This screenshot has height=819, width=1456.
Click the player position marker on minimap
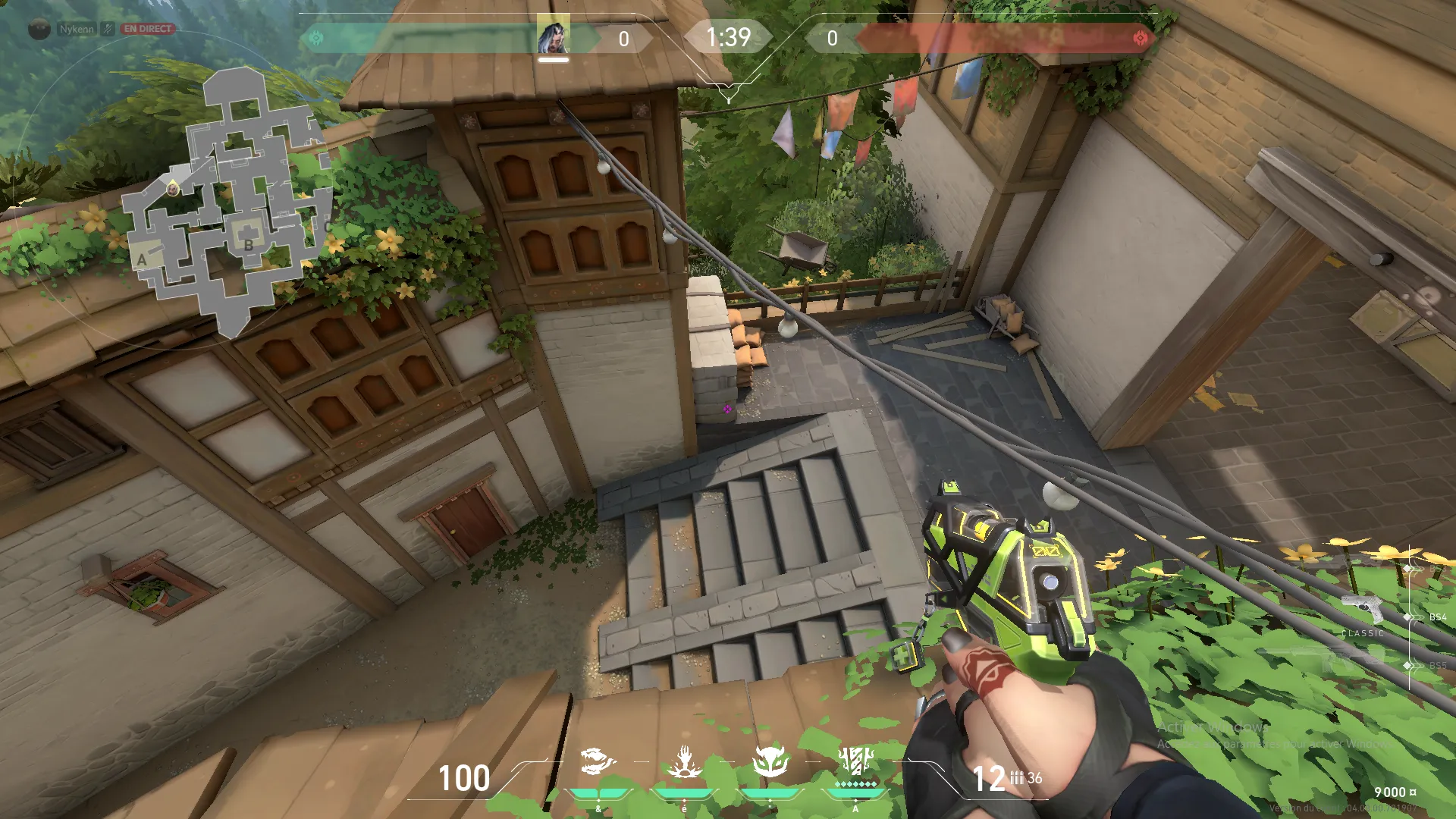pyautogui.click(x=173, y=188)
